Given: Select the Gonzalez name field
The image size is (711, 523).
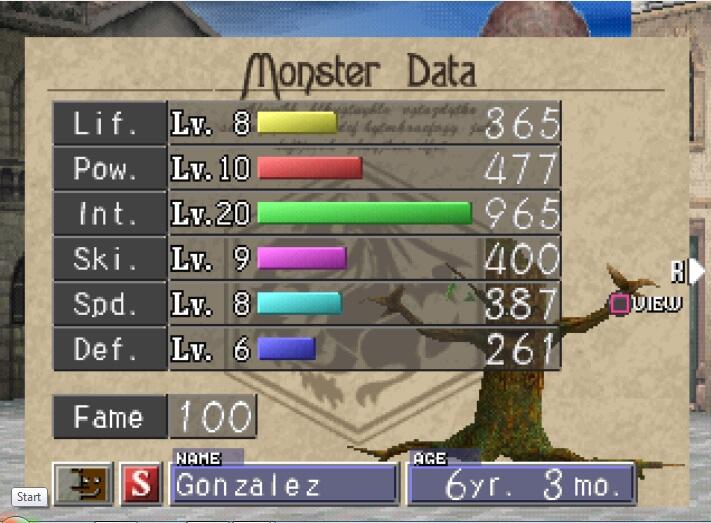Looking at the screenshot, I should tap(285, 485).
